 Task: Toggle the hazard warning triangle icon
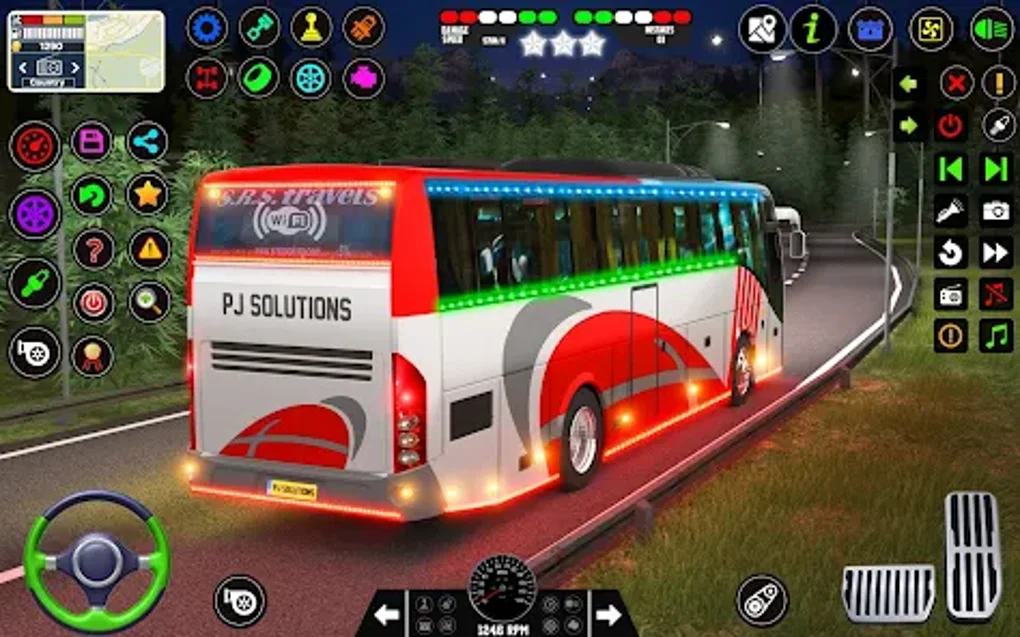[x=148, y=249]
